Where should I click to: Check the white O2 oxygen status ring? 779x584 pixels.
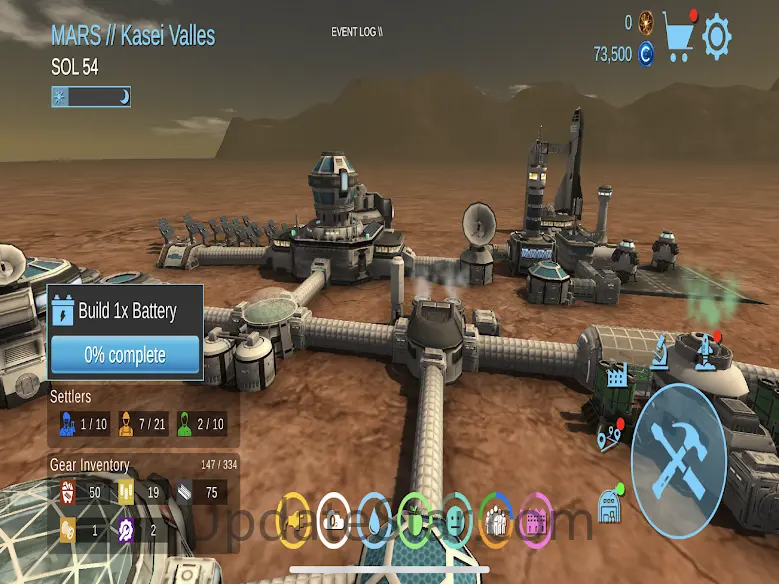pyautogui.click(x=333, y=520)
